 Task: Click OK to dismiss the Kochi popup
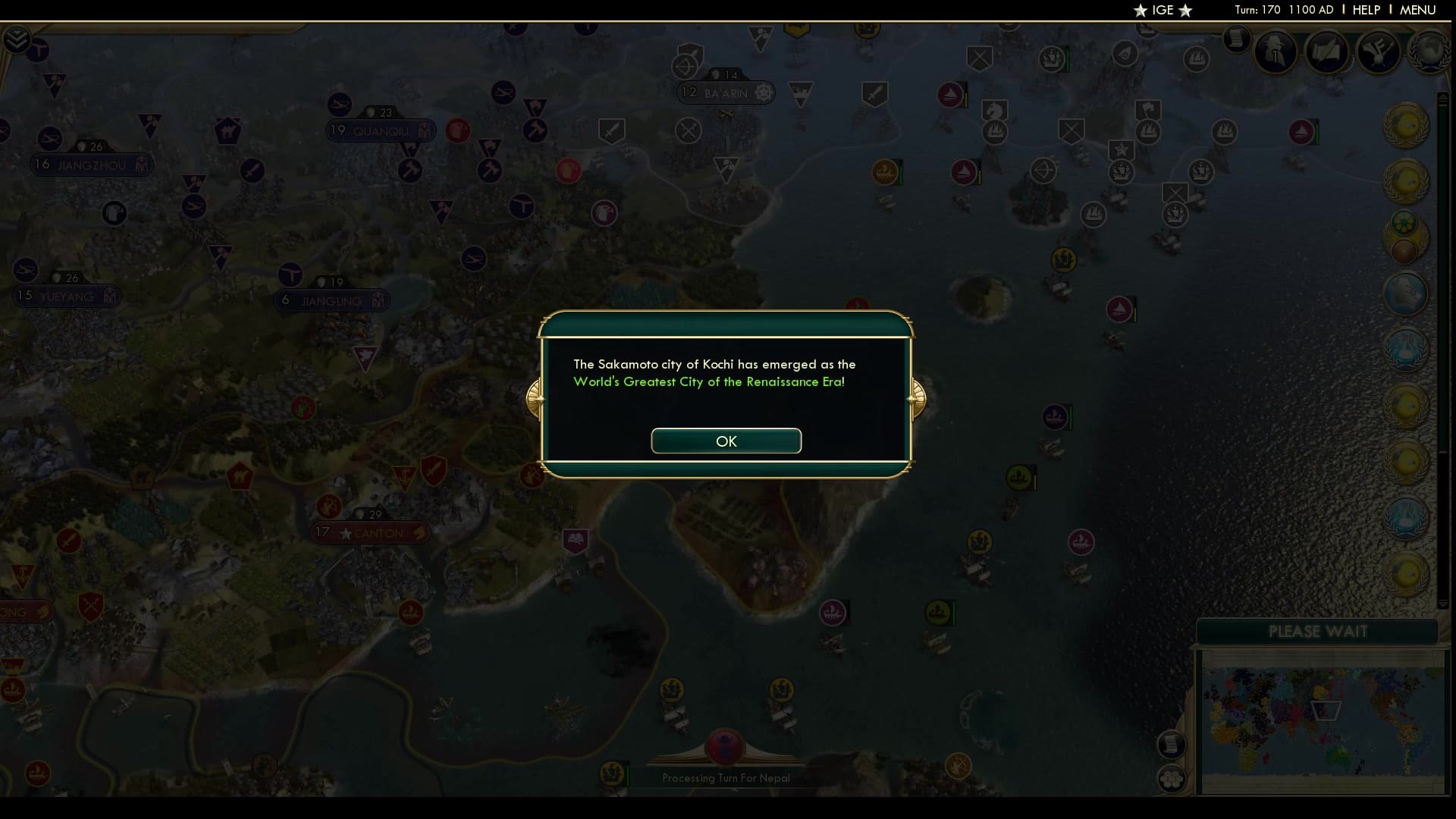(x=726, y=441)
